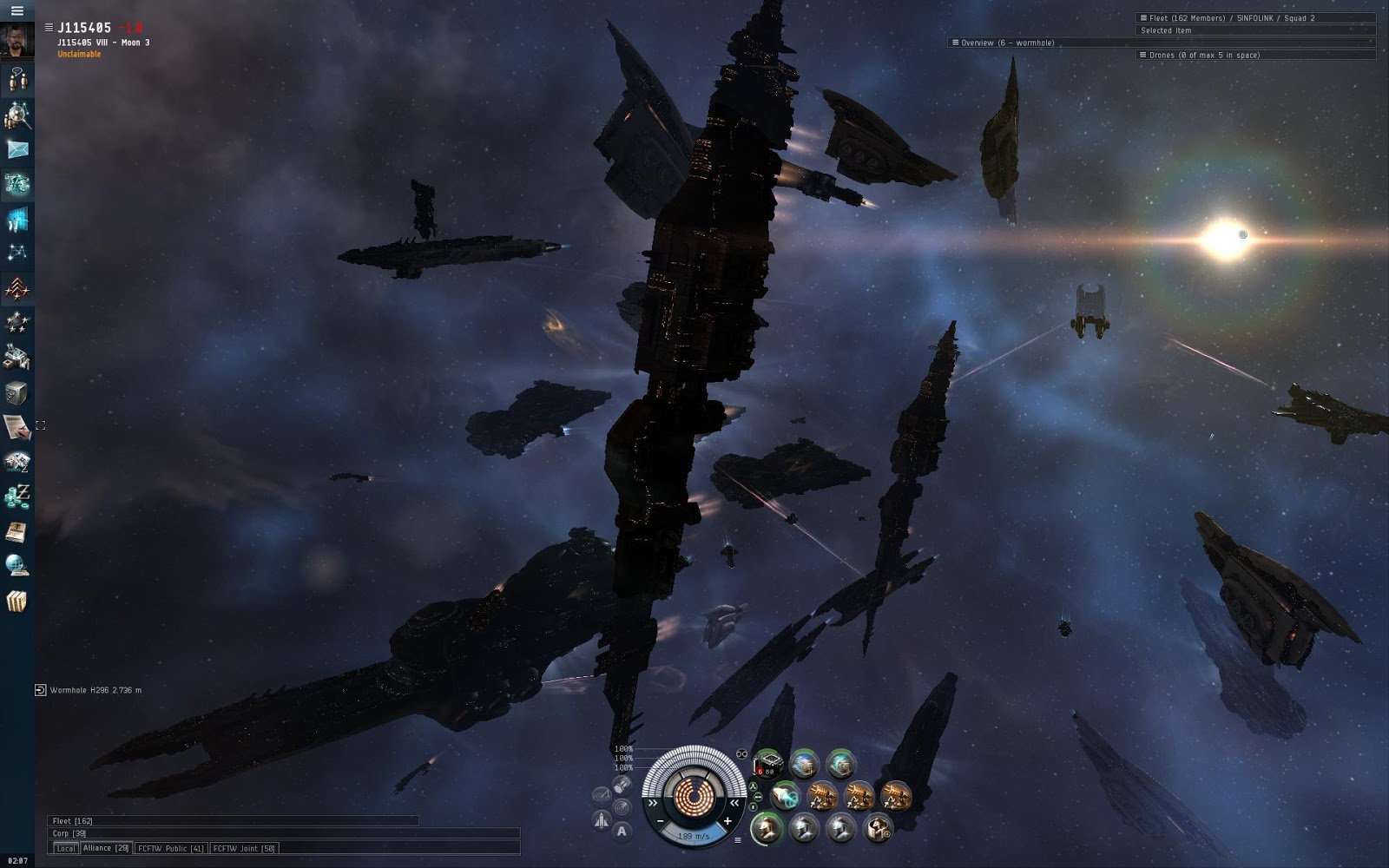
Task: Click the Wormhole H296 tracking entry
Action: [95, 690]
